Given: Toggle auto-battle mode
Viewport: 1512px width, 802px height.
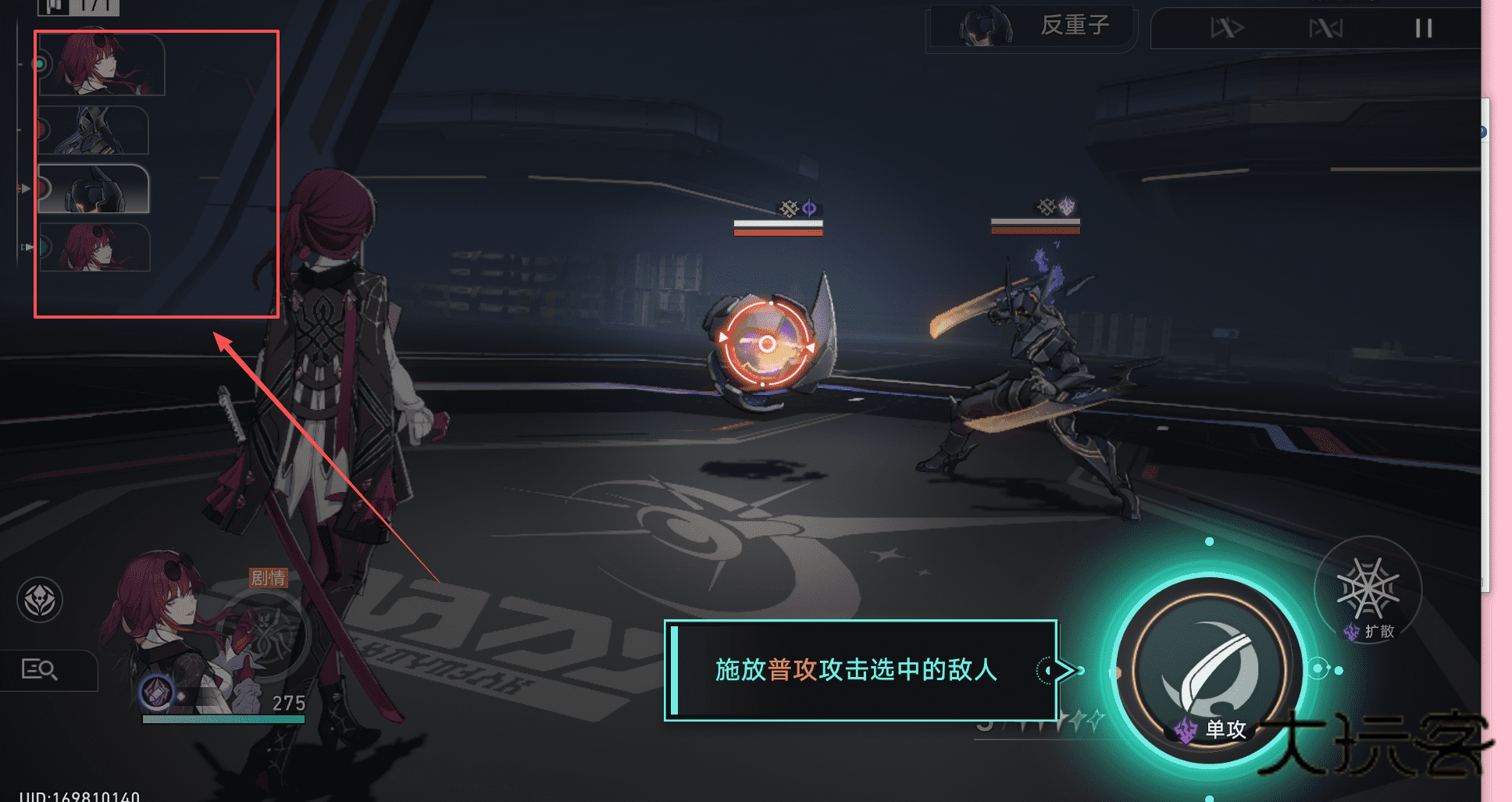Looking at the screenshot, I should click(x=1325, y=29).
